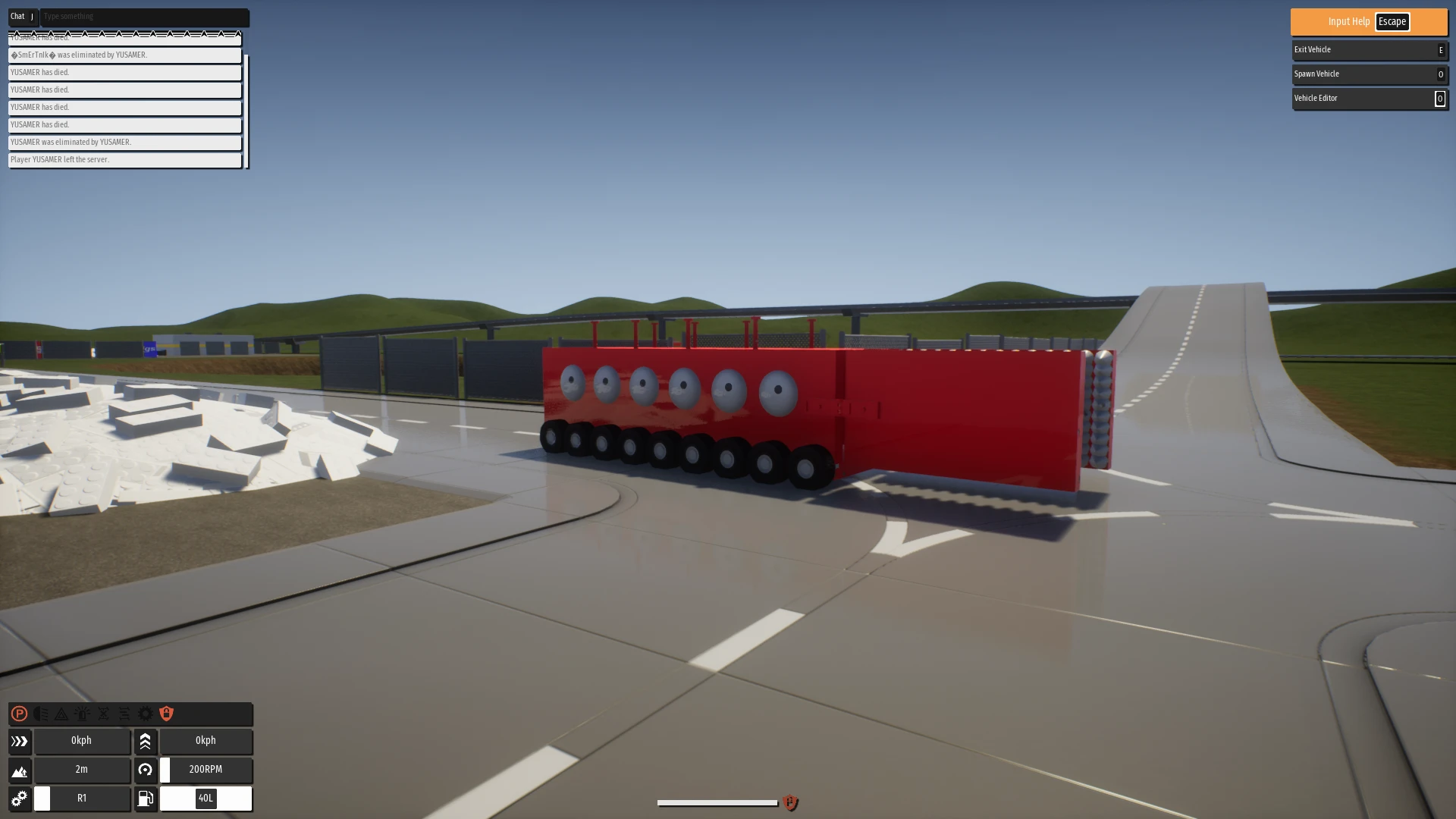Viewport: 1456px width, 819px height.
Task: Click the fuel pump icon
Action: [x=145, y=798]
